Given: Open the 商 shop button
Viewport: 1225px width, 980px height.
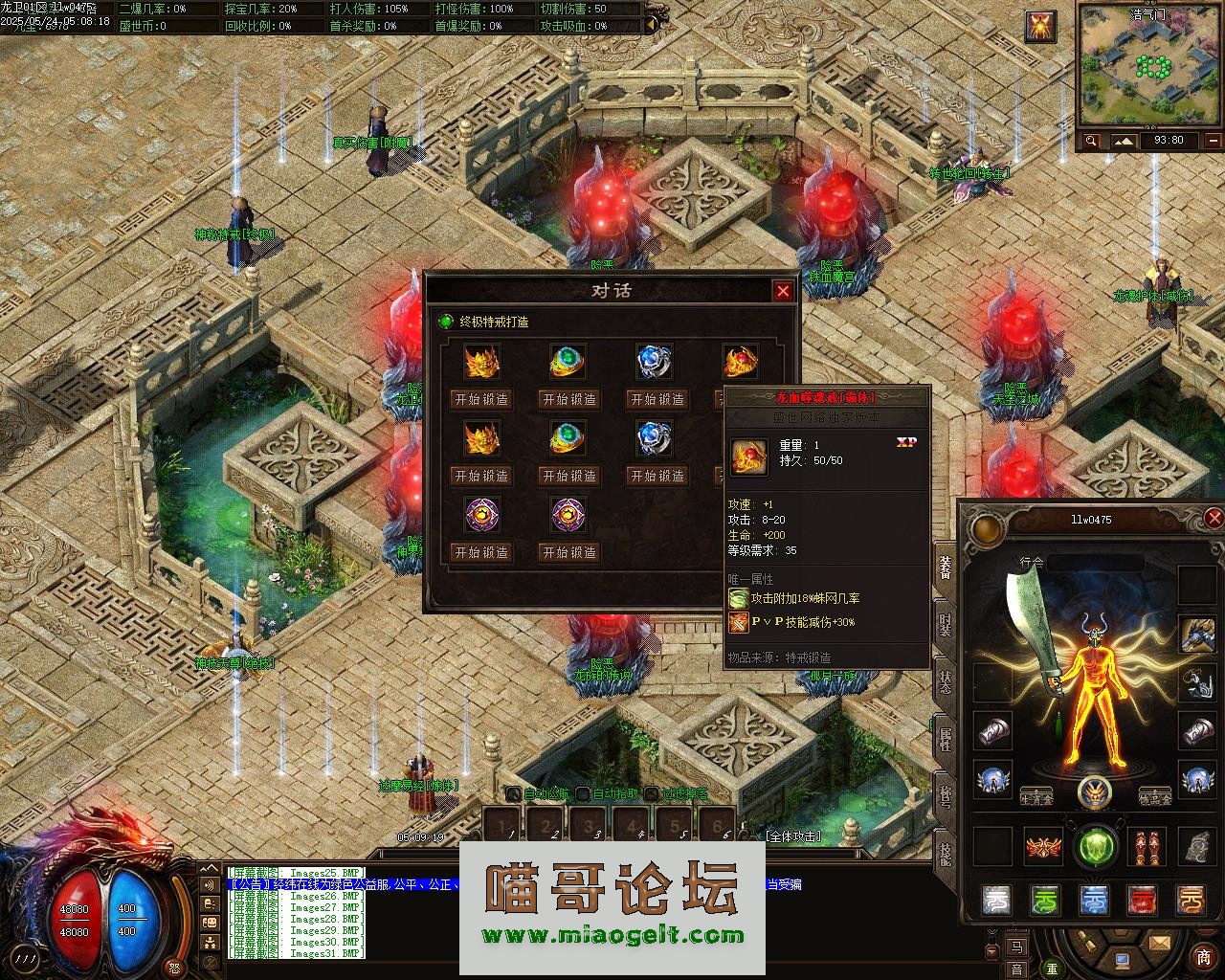Looking at the screenshot, I should coord(1203,957).
